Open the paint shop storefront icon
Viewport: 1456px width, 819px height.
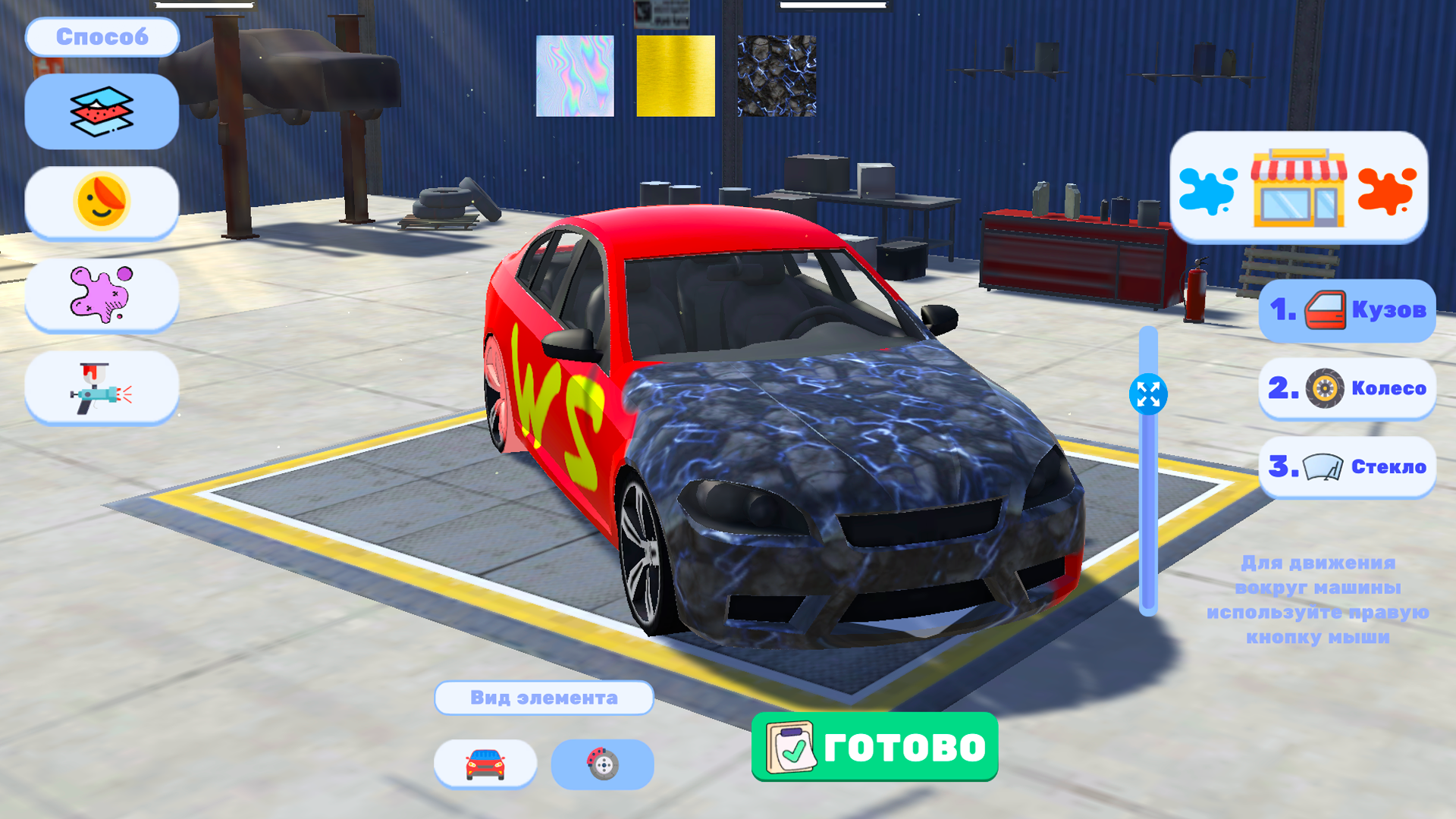(x=1298, y=190)
